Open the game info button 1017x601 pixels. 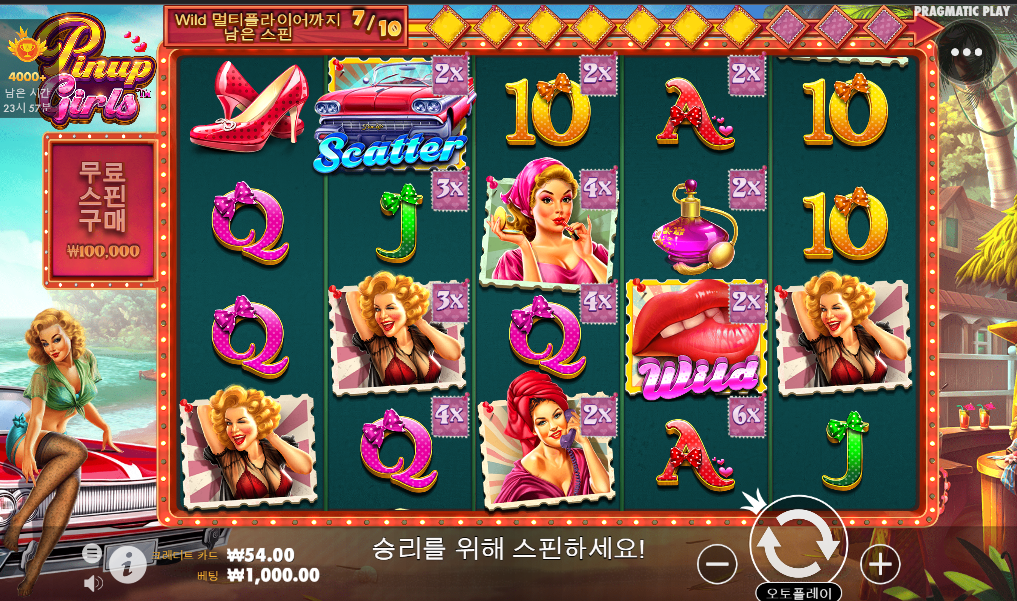[x=127, y=565]
